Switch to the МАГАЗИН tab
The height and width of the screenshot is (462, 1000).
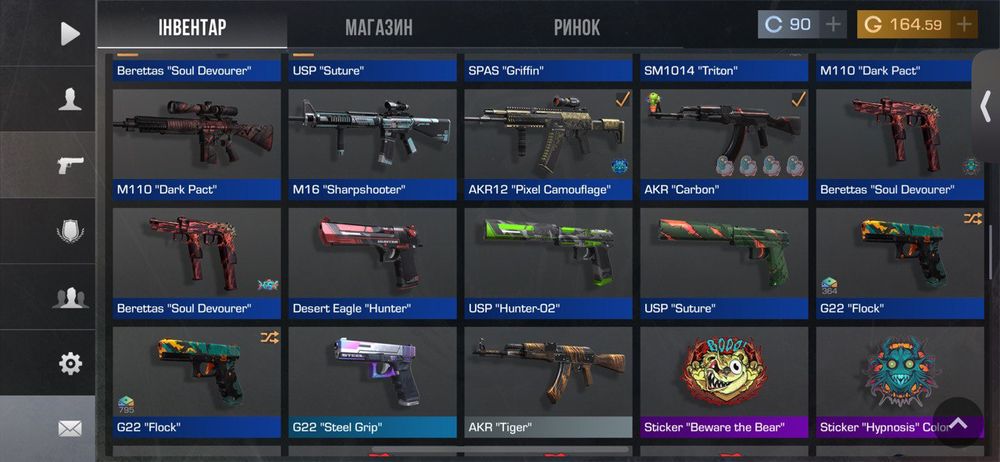coord(379,27)
